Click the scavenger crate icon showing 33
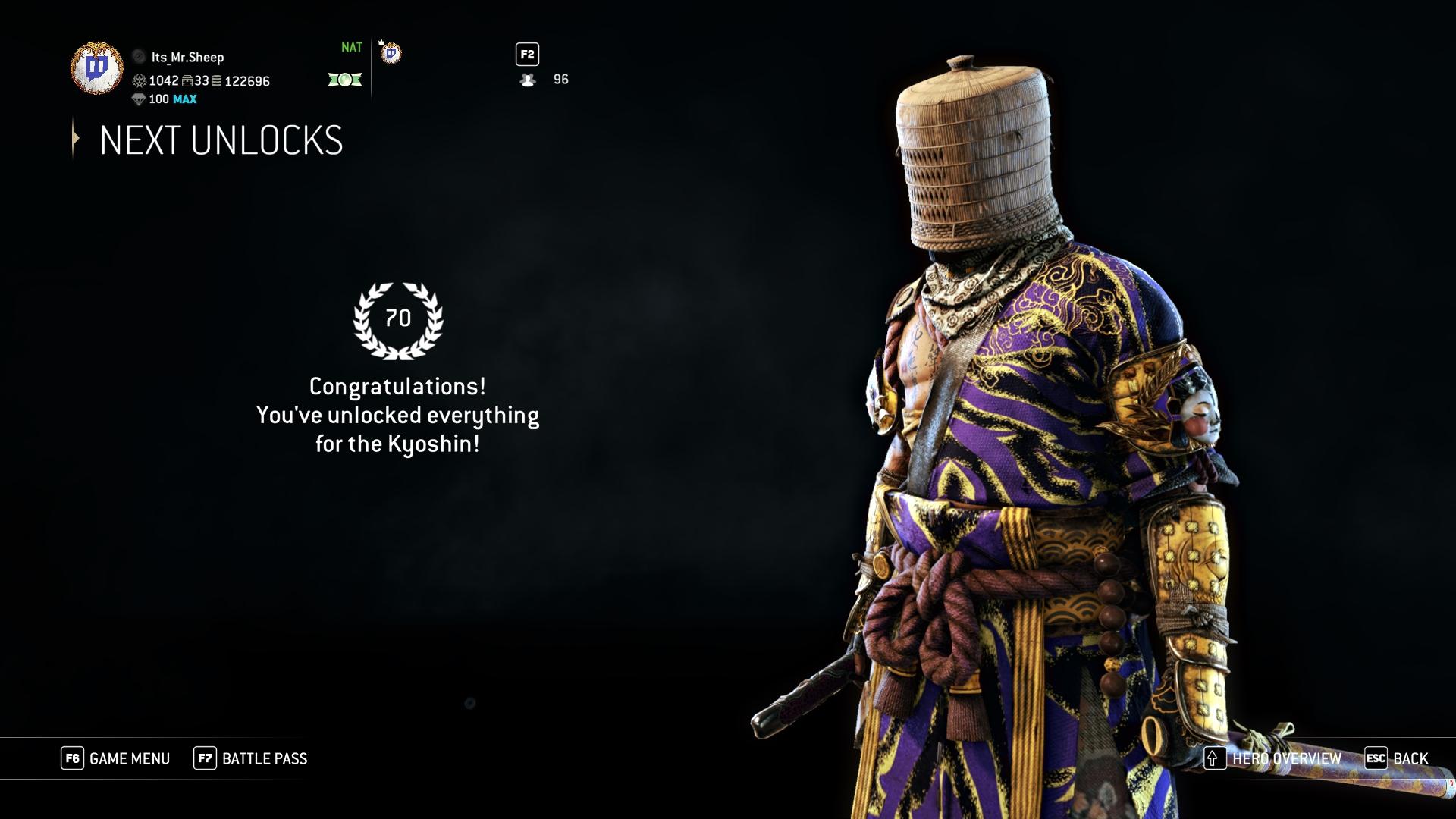The height and width of the screenshot is (819, 1456). [x=187, y=81]
